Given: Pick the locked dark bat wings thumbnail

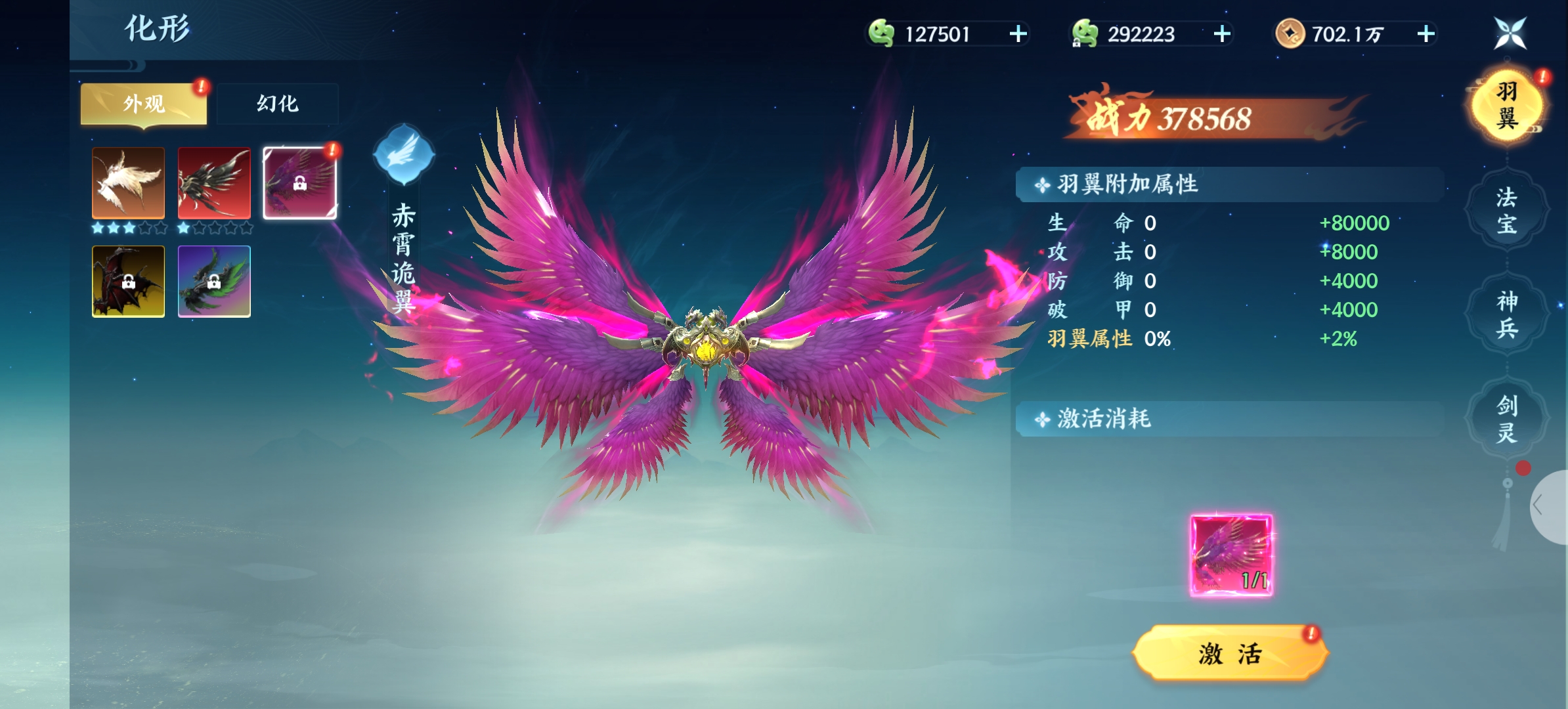Looking at the screenshot, I should click(x=128, y=282).
